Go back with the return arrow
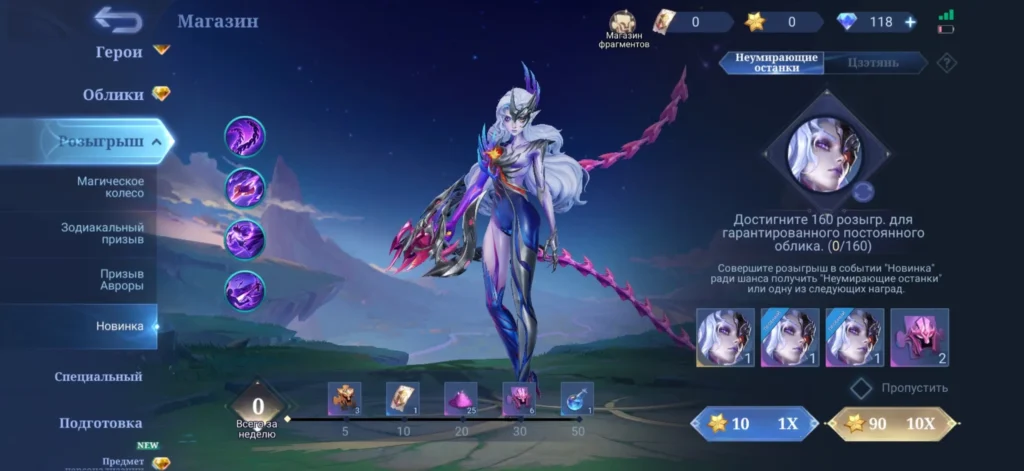The width and height of the screenshot is (1024, 471). [x=118, y=19]
